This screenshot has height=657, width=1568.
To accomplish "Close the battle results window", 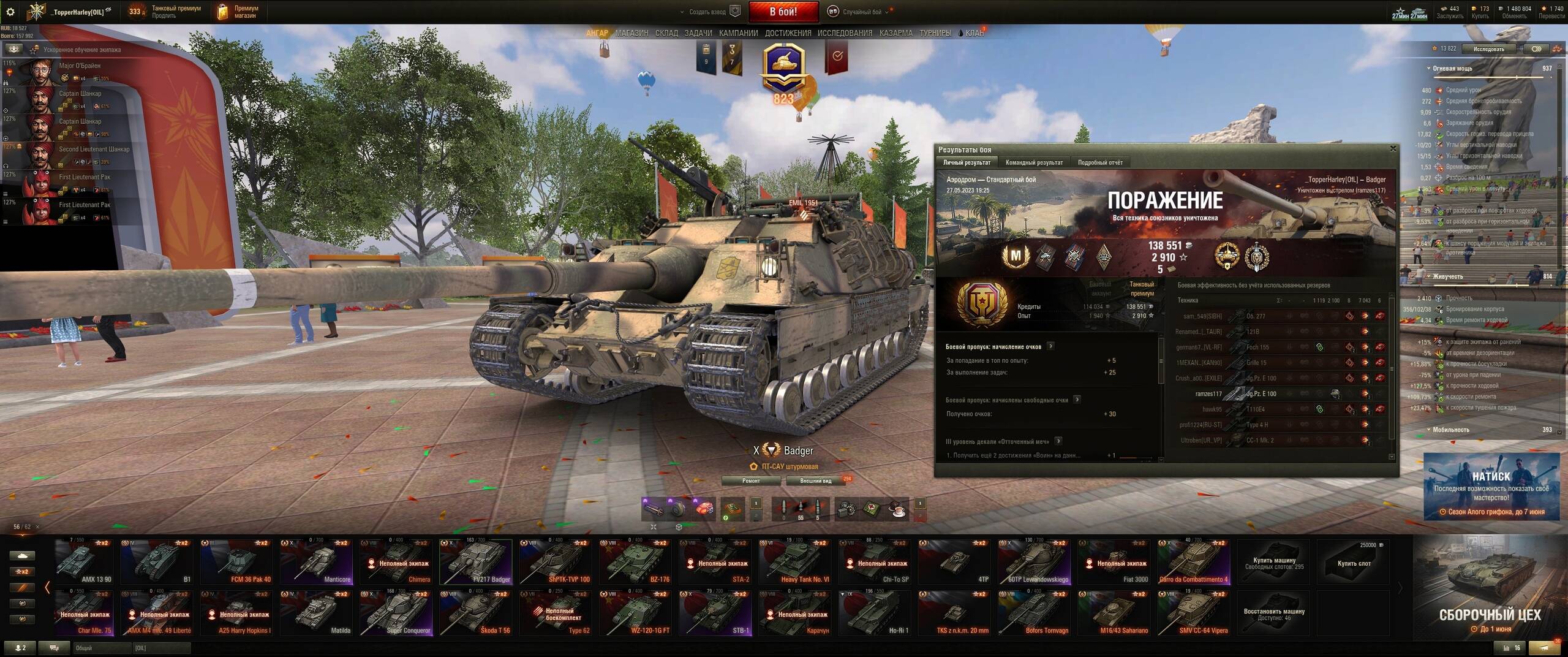I will pyautogui.click(x=1393, y=148).
